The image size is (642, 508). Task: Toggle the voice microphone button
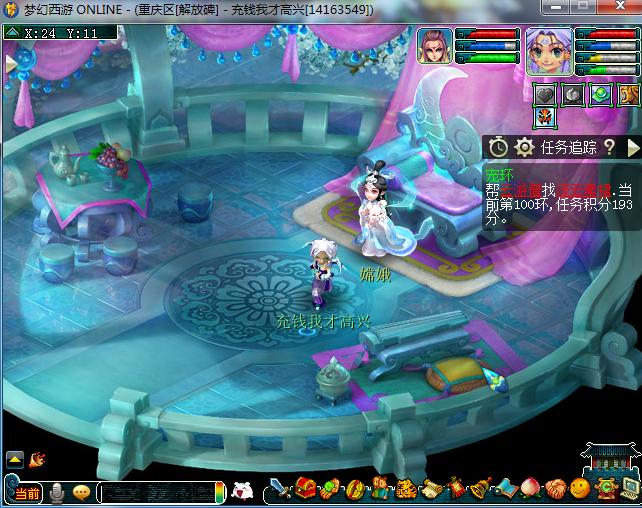[x=58, y=492]
